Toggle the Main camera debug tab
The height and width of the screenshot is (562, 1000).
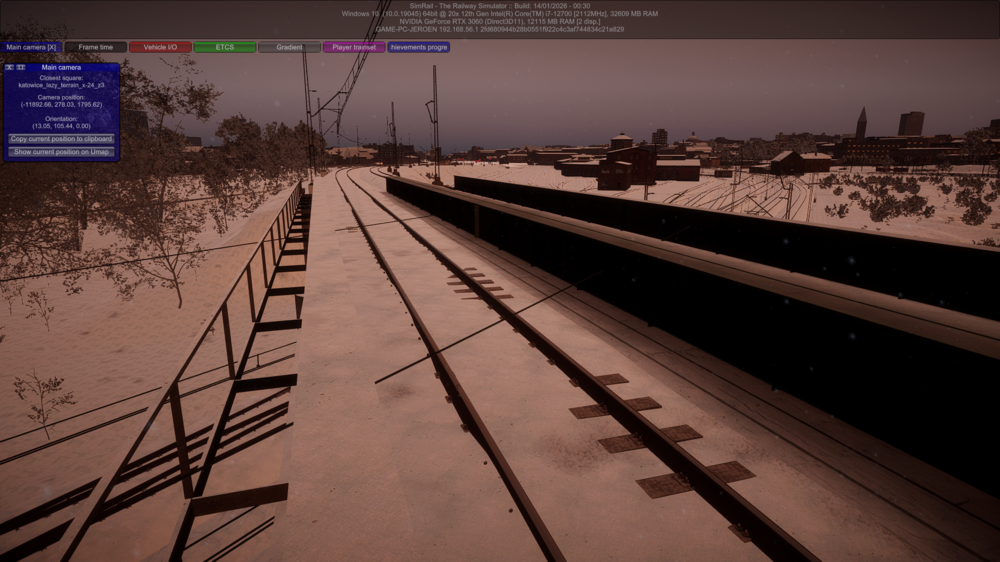pos(32,47)
